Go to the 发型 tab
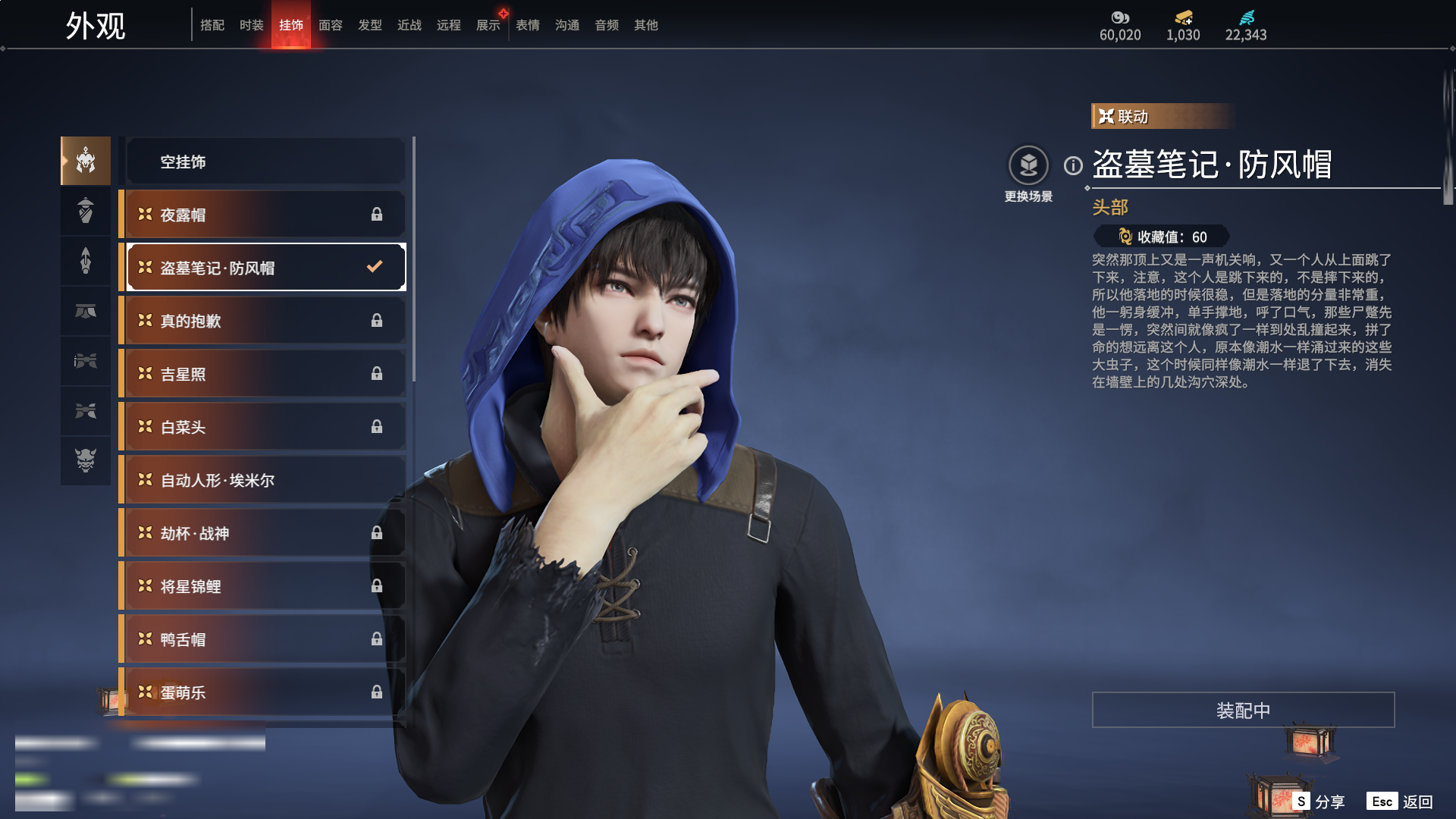 point(369,25)
